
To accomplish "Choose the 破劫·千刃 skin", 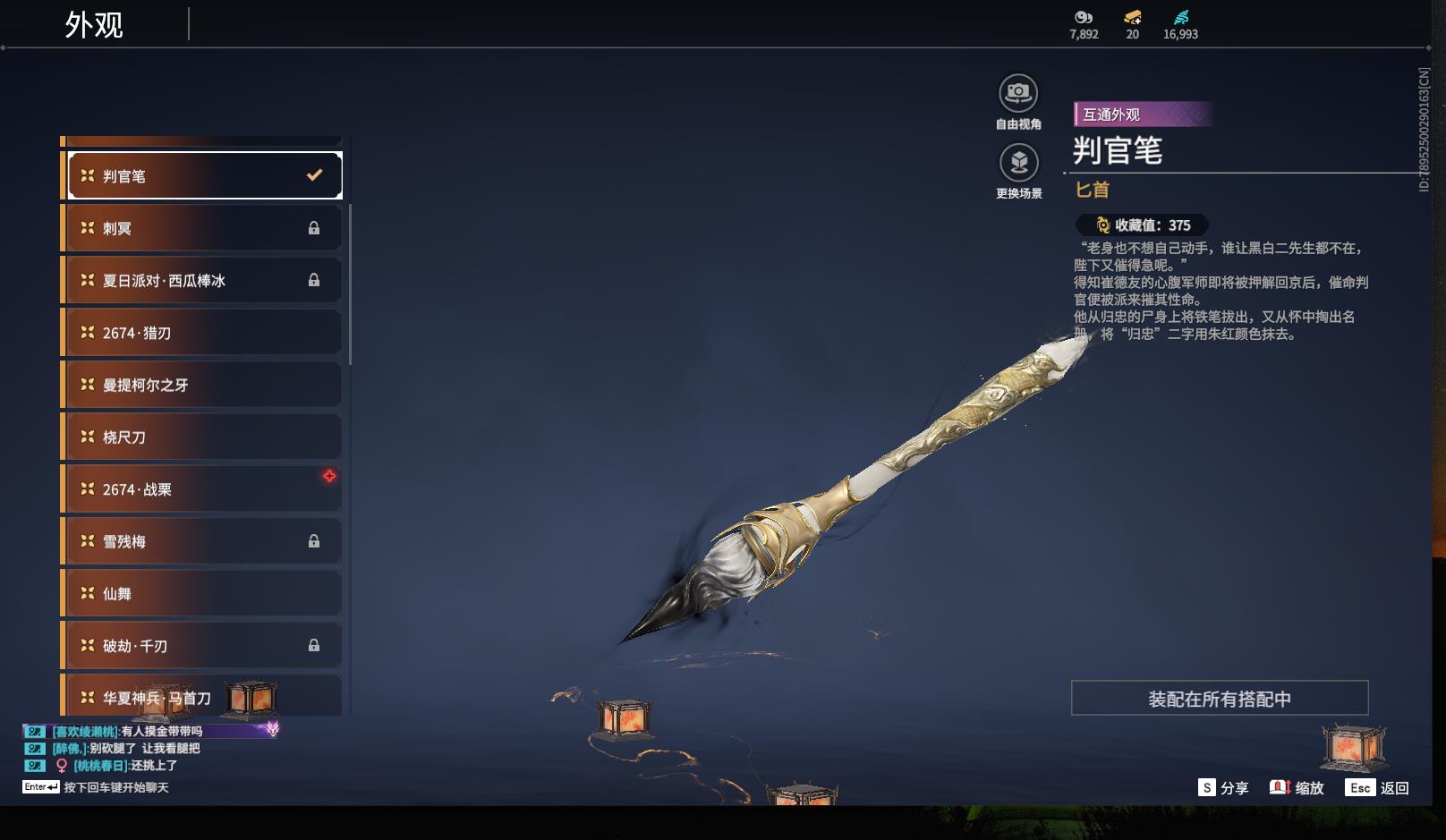I will point(204,646).
